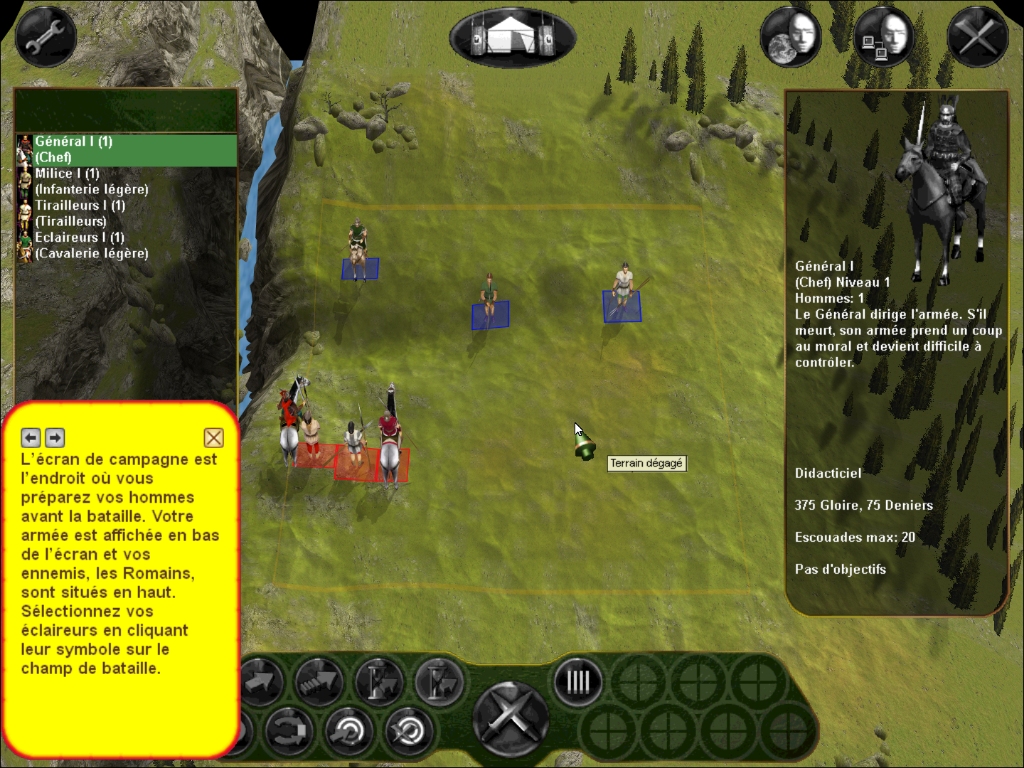The width and height of the screenshot is (1024, 768).
Task: Open the wrench settings menu
Action: pyautogui.click(x=46, y=37)
